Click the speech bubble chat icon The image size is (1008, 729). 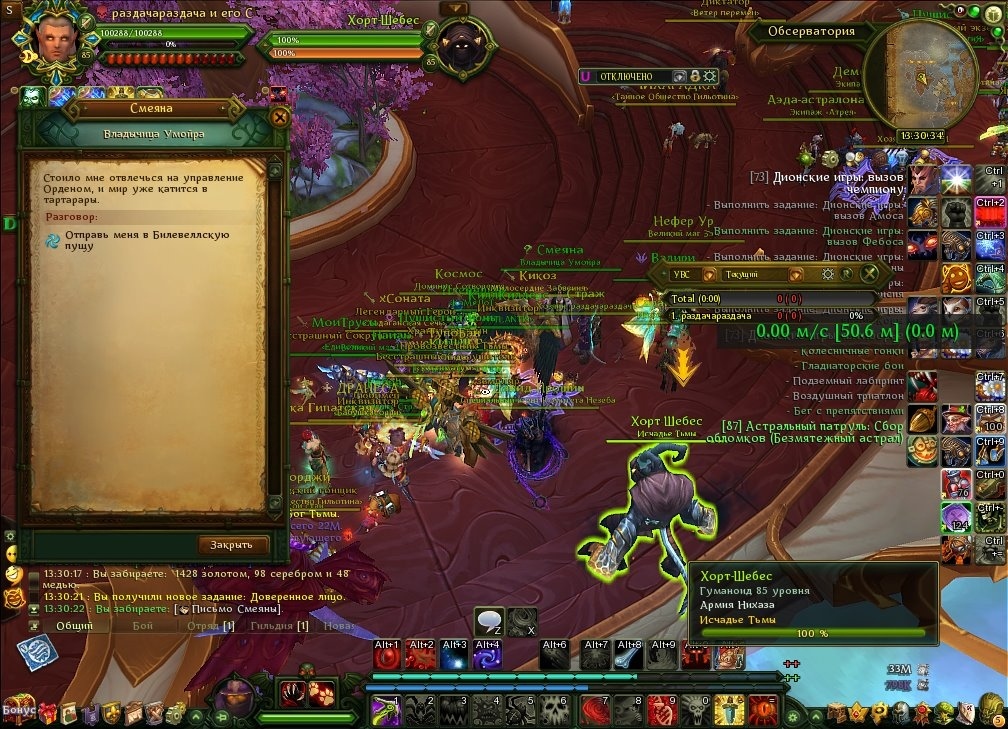pyautogui.click(x=488, y=622)
